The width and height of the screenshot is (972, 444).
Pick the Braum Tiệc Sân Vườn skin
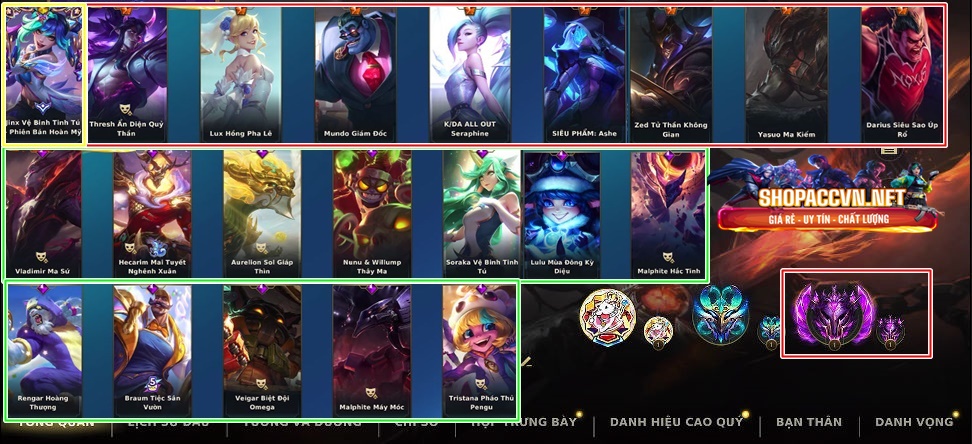point(152,350)
